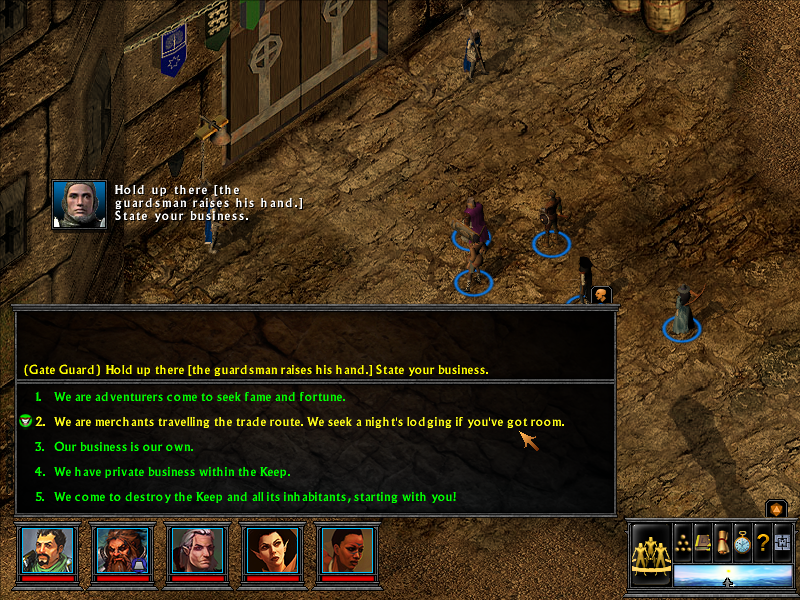The width and height of the screenshot is (800, 600).
Task: Choose reply 1 about adventurers seeking fame
Action: 200,397
